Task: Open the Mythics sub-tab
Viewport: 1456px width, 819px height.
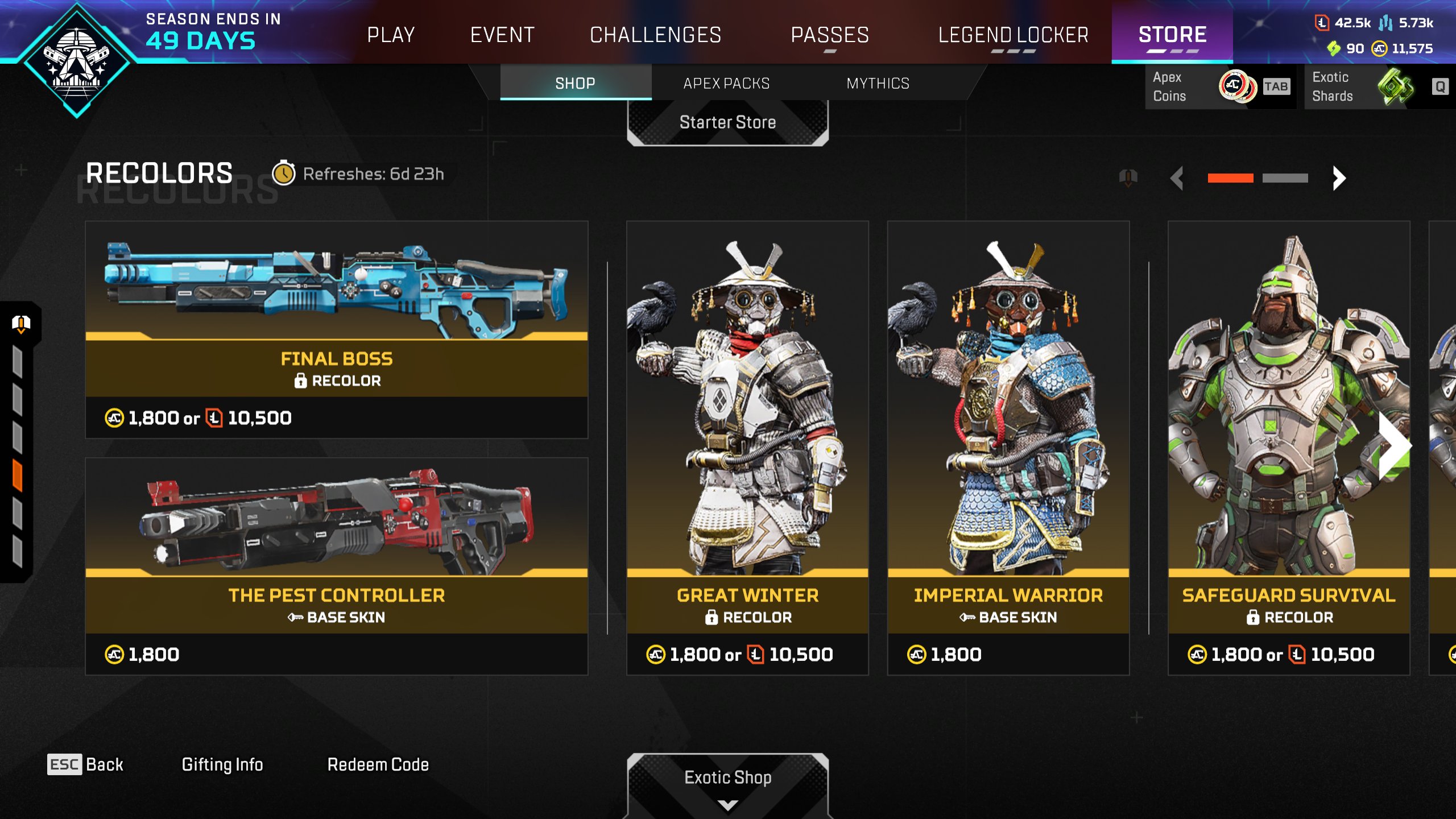Action: [x=878, y=84]
